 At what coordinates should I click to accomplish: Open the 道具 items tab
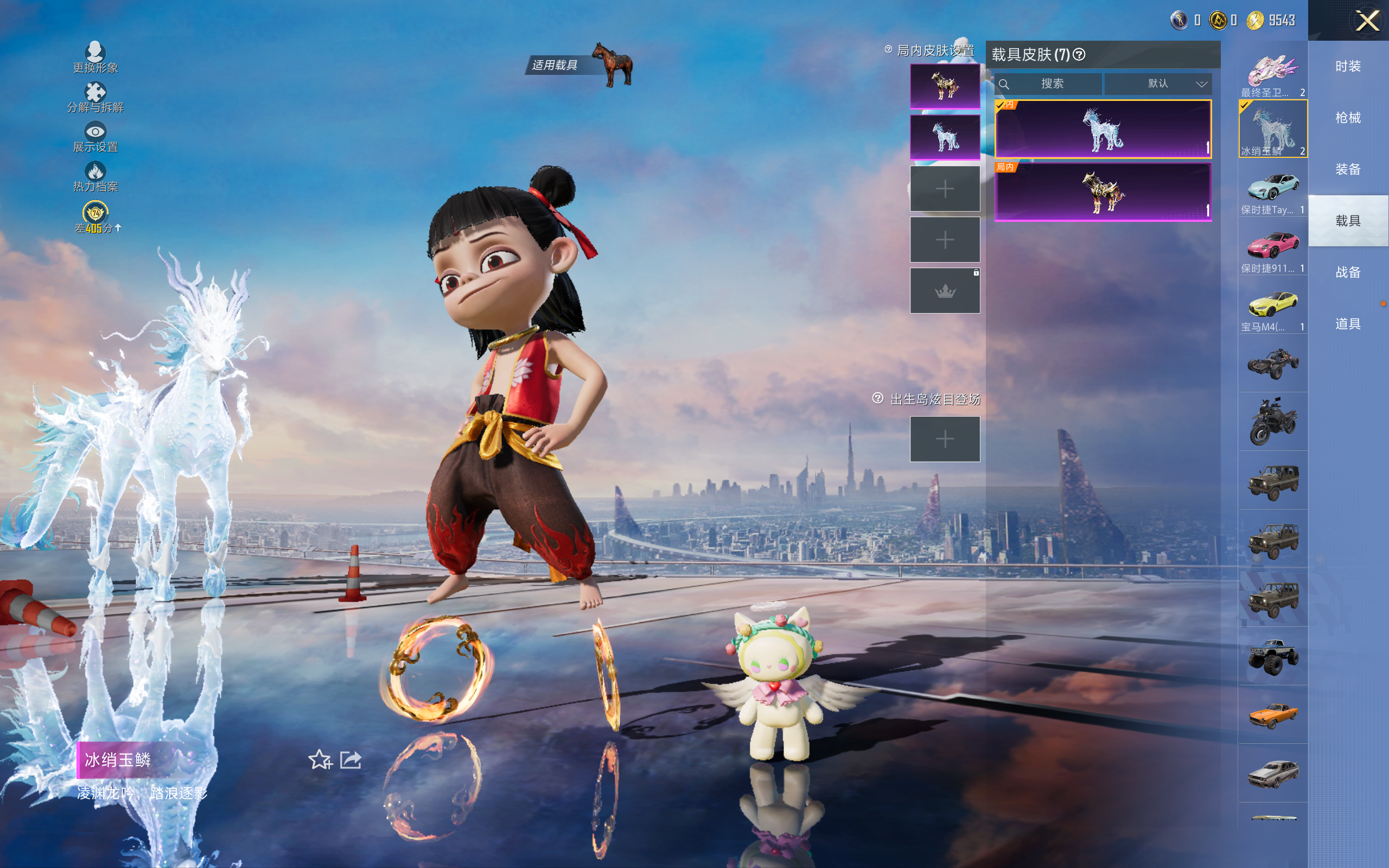coord(1348,324)
